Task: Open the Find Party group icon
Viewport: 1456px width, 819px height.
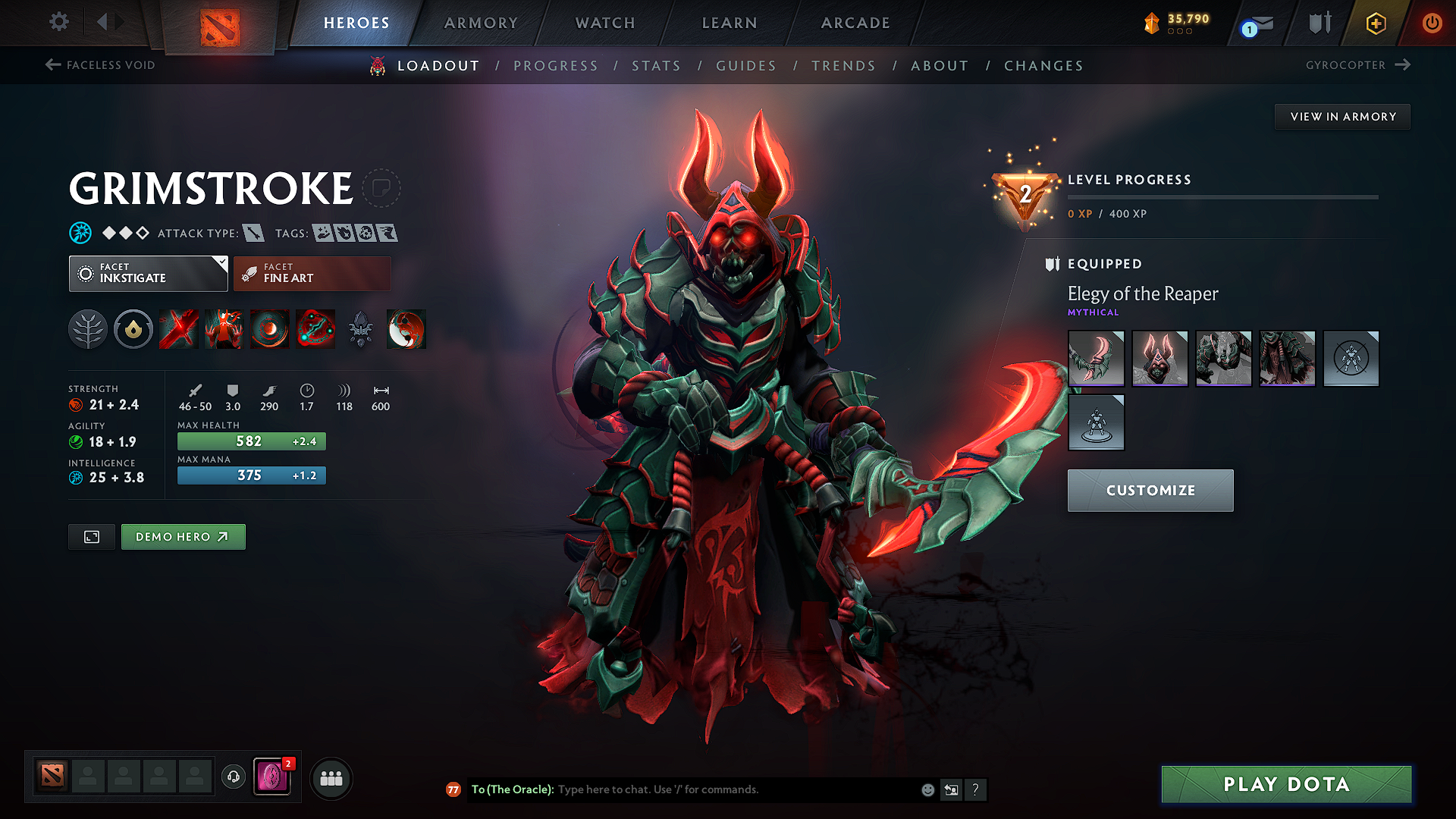Action: (x=331, y=777)
